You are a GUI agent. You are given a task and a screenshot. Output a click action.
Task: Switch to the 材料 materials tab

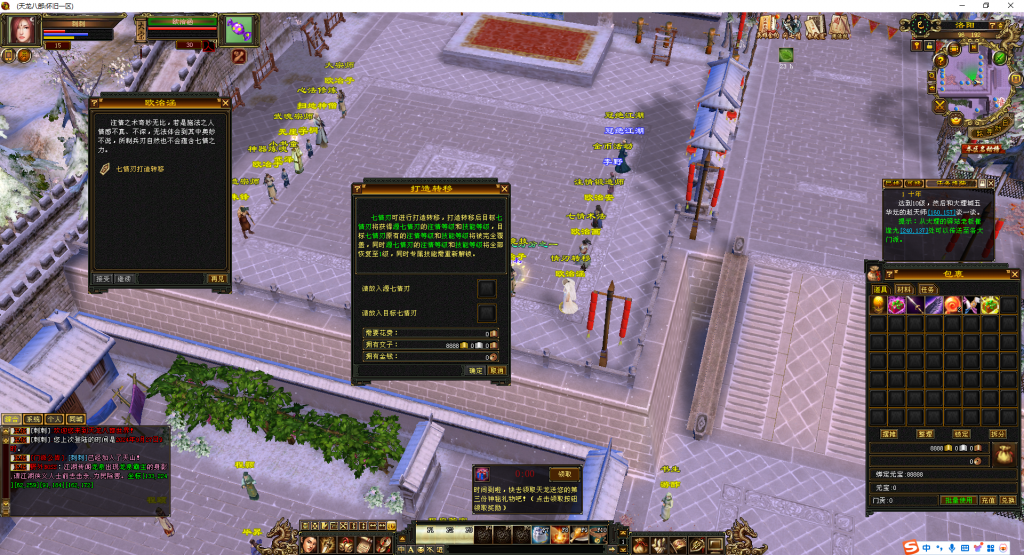pyautogui.click(x=903, y=288)
